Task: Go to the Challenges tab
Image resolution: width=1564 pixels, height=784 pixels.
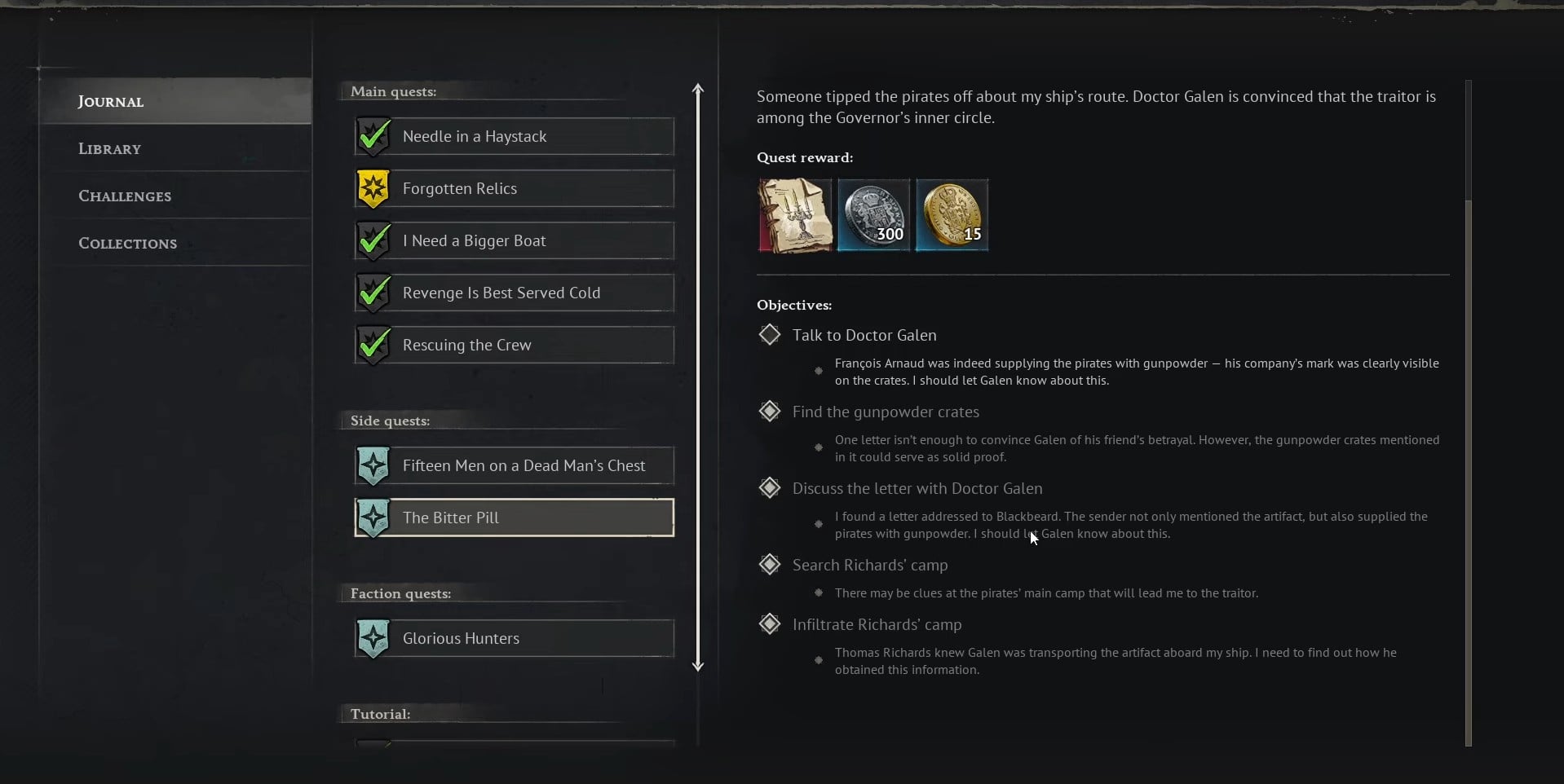Action: [x=125, y=196]
